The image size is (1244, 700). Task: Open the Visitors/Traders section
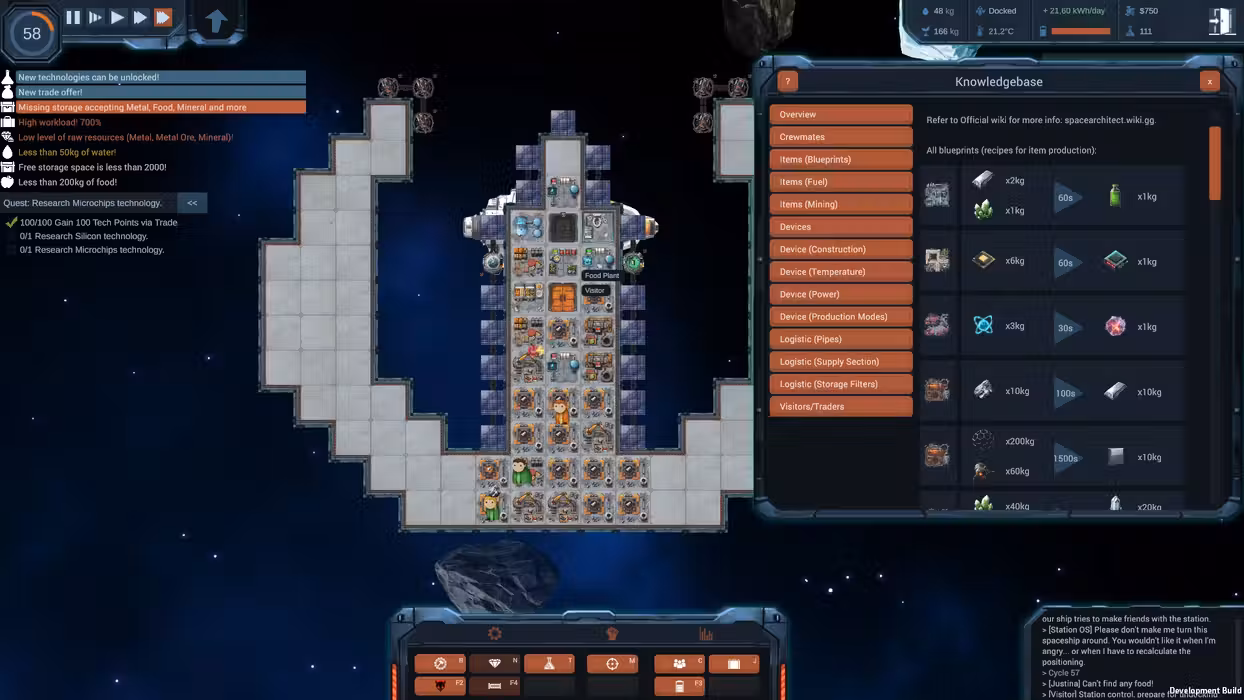[x=840, y=407]
